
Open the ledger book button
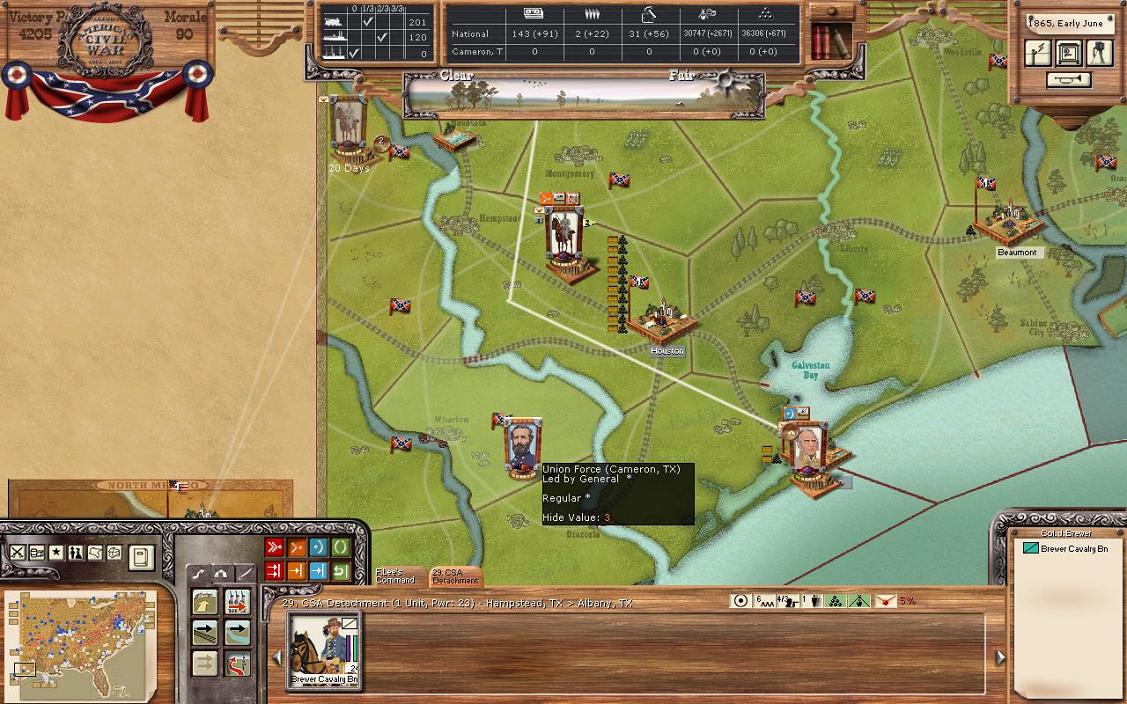141,557
